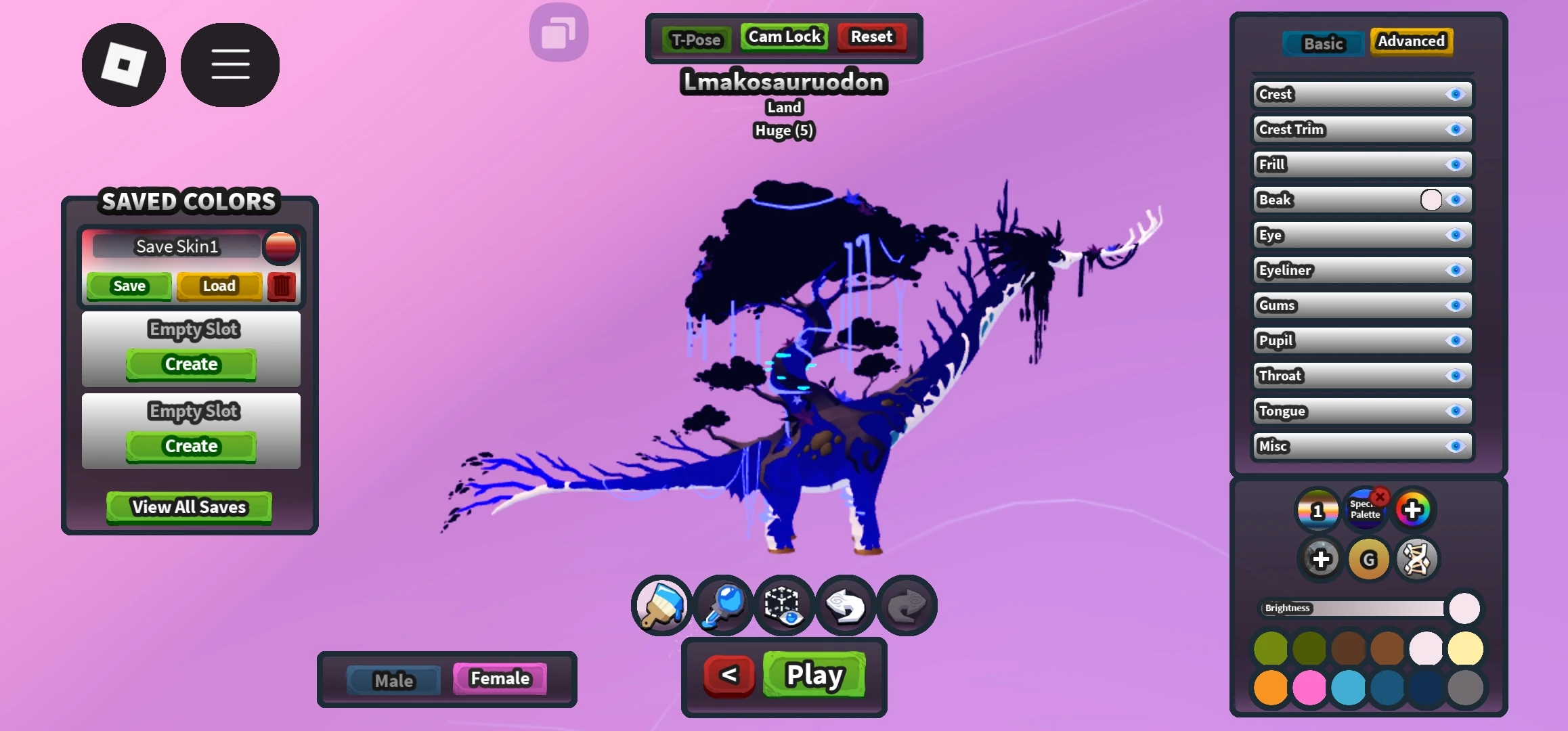
Task: Select the Female gender option
Action: click(x=499, y=678)
